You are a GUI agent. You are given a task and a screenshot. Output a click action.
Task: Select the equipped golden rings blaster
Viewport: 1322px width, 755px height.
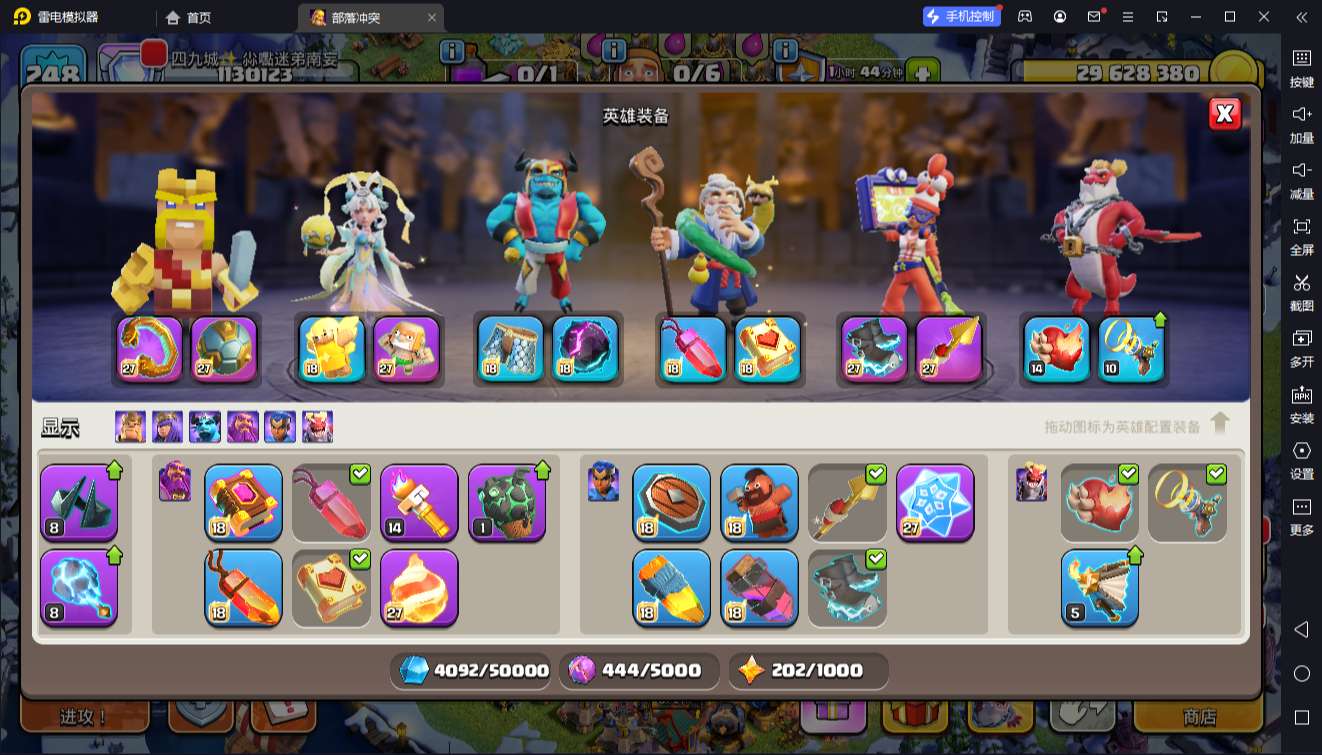point(1132,349)
